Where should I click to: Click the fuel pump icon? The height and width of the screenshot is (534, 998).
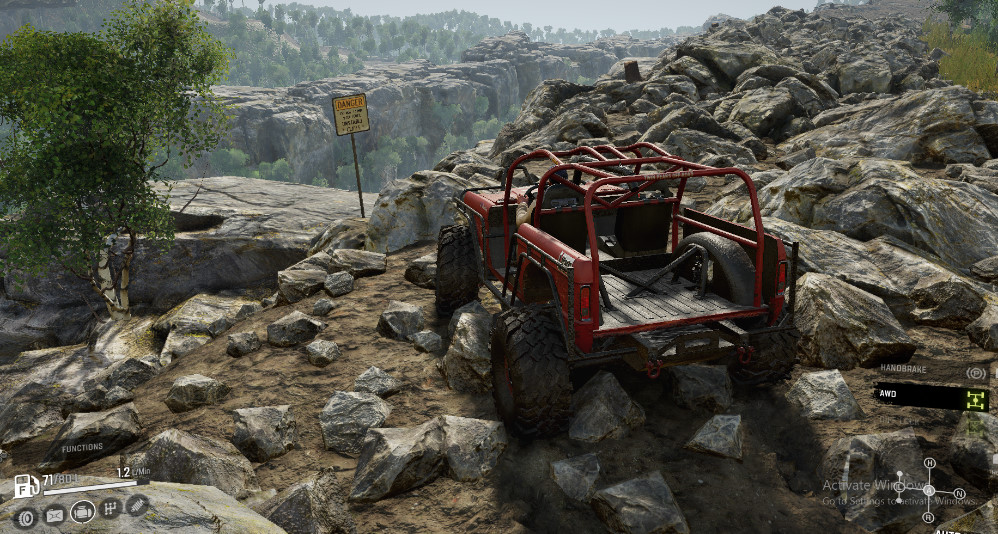coord(27,487)
